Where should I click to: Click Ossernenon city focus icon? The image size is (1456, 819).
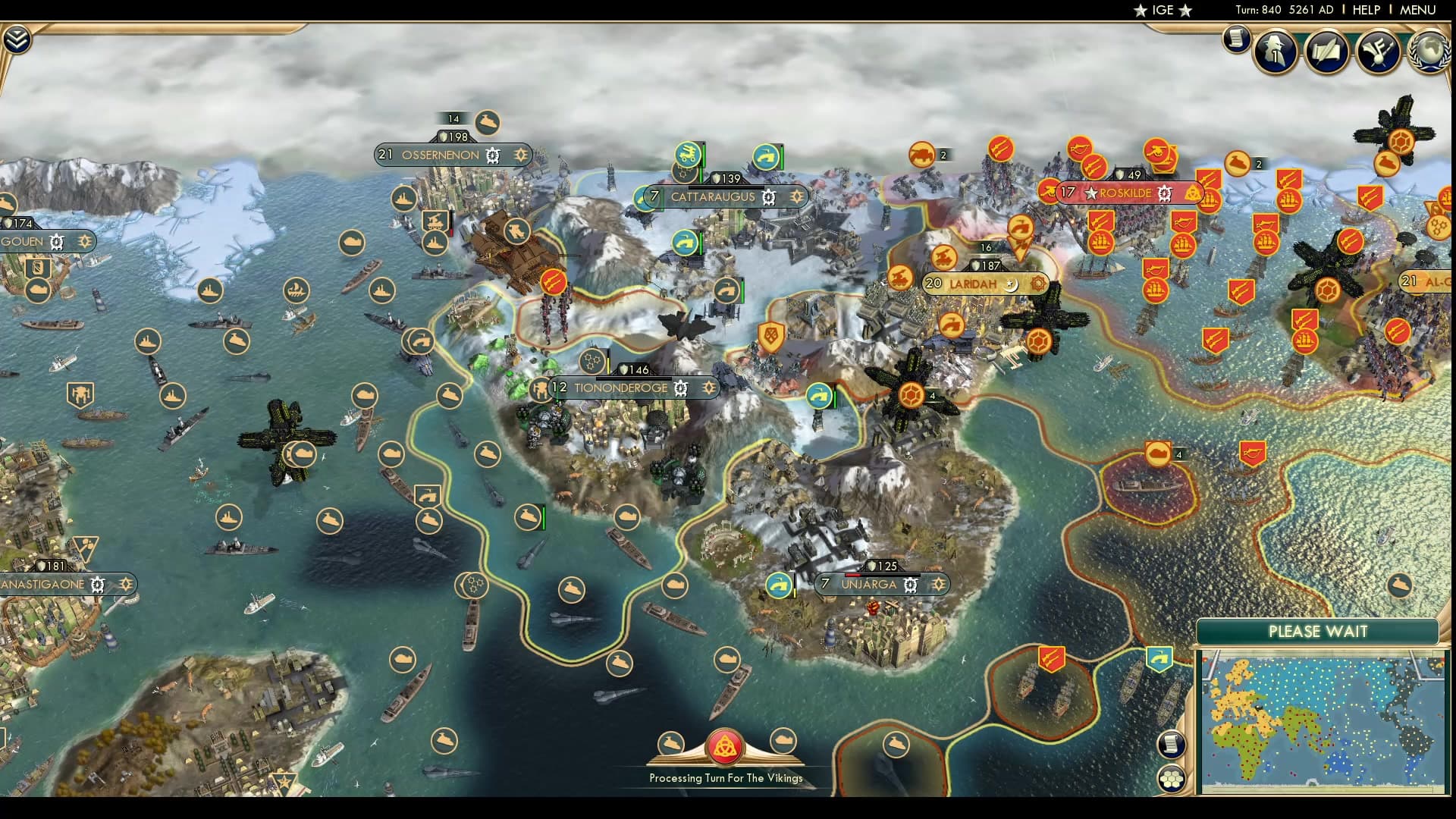[519, 155]
